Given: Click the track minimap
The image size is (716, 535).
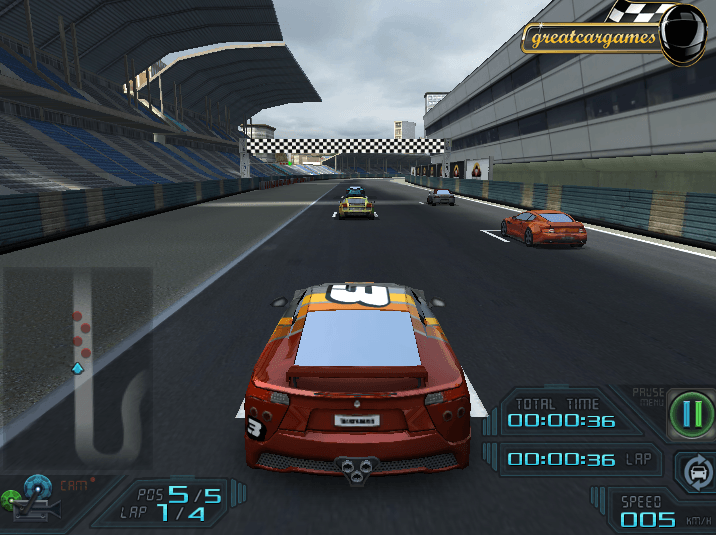Looking at the screenshot, I should click(78, 365).
